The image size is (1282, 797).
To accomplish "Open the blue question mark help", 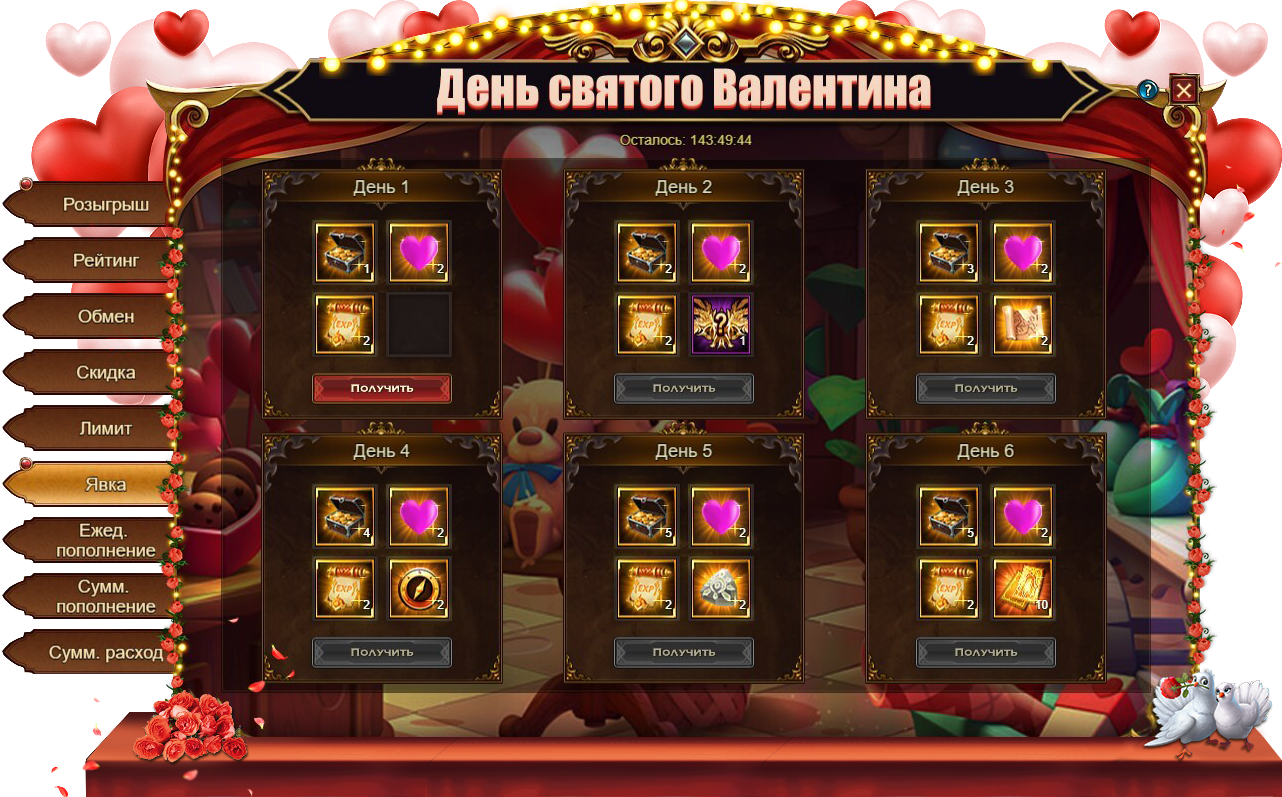I will click(x=1148, y=90).
